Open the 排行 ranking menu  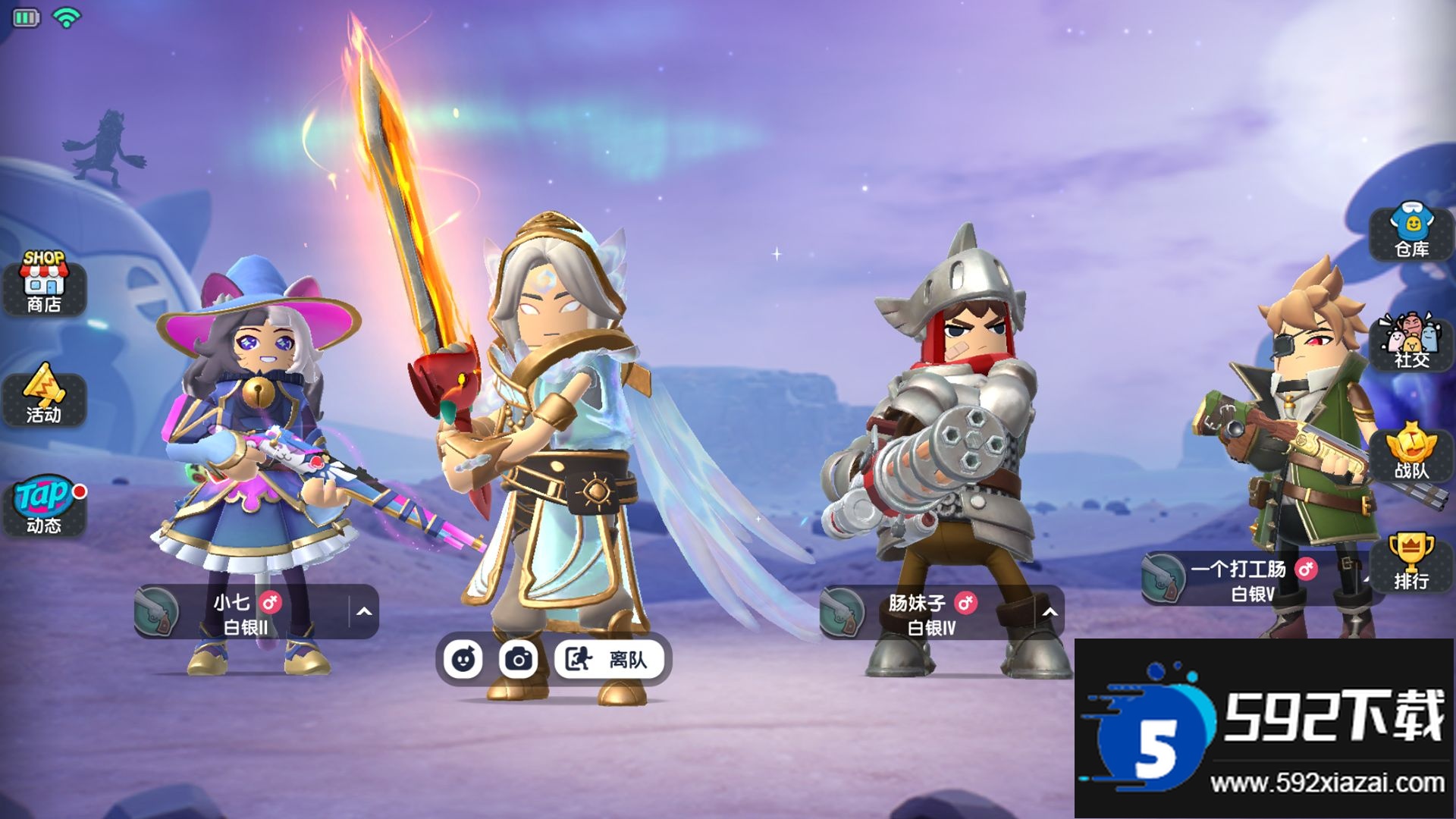pyautogui.click(x=1411, y=563)
